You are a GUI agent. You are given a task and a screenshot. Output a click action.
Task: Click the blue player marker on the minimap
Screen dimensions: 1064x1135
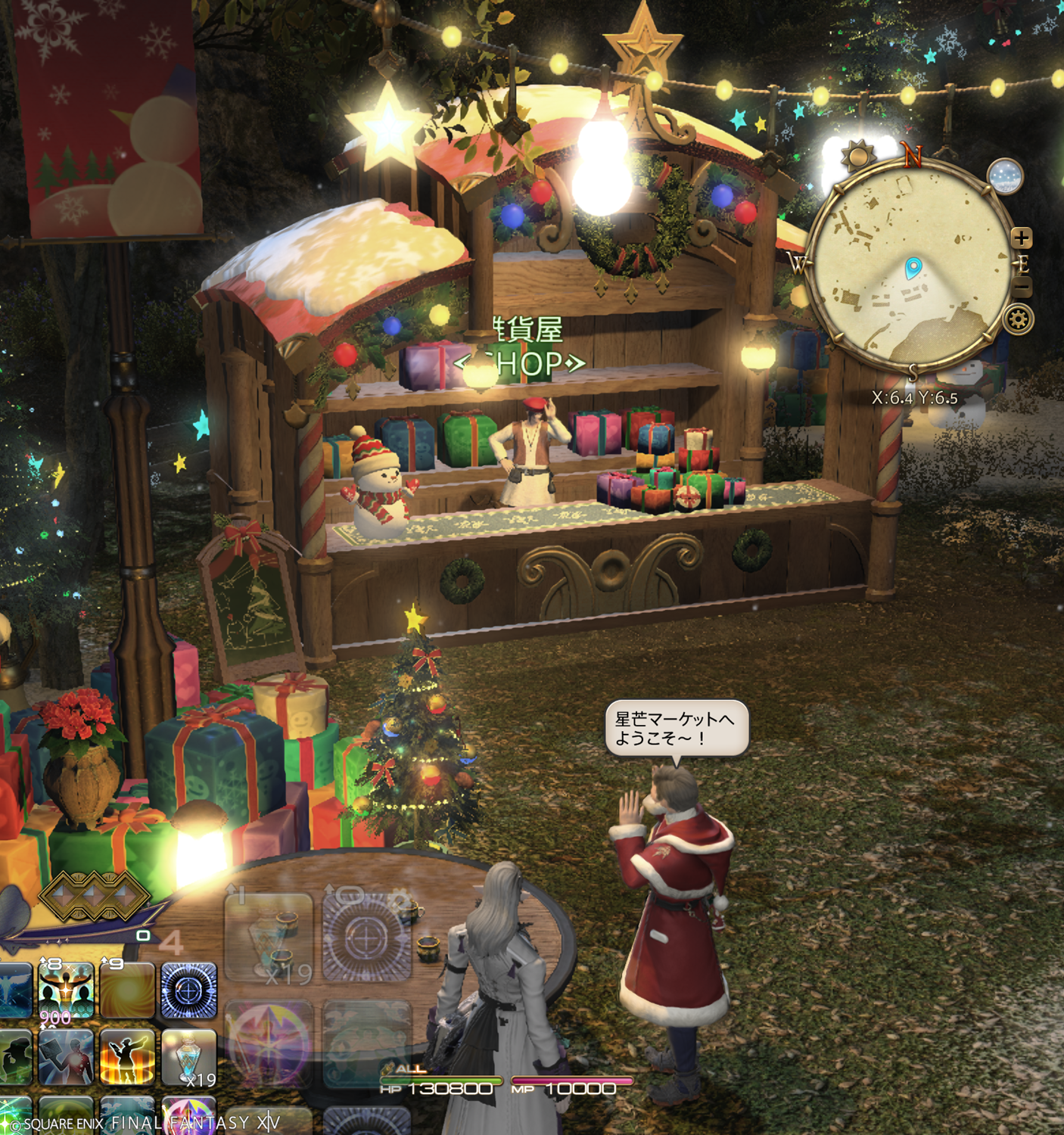point(913,267)
